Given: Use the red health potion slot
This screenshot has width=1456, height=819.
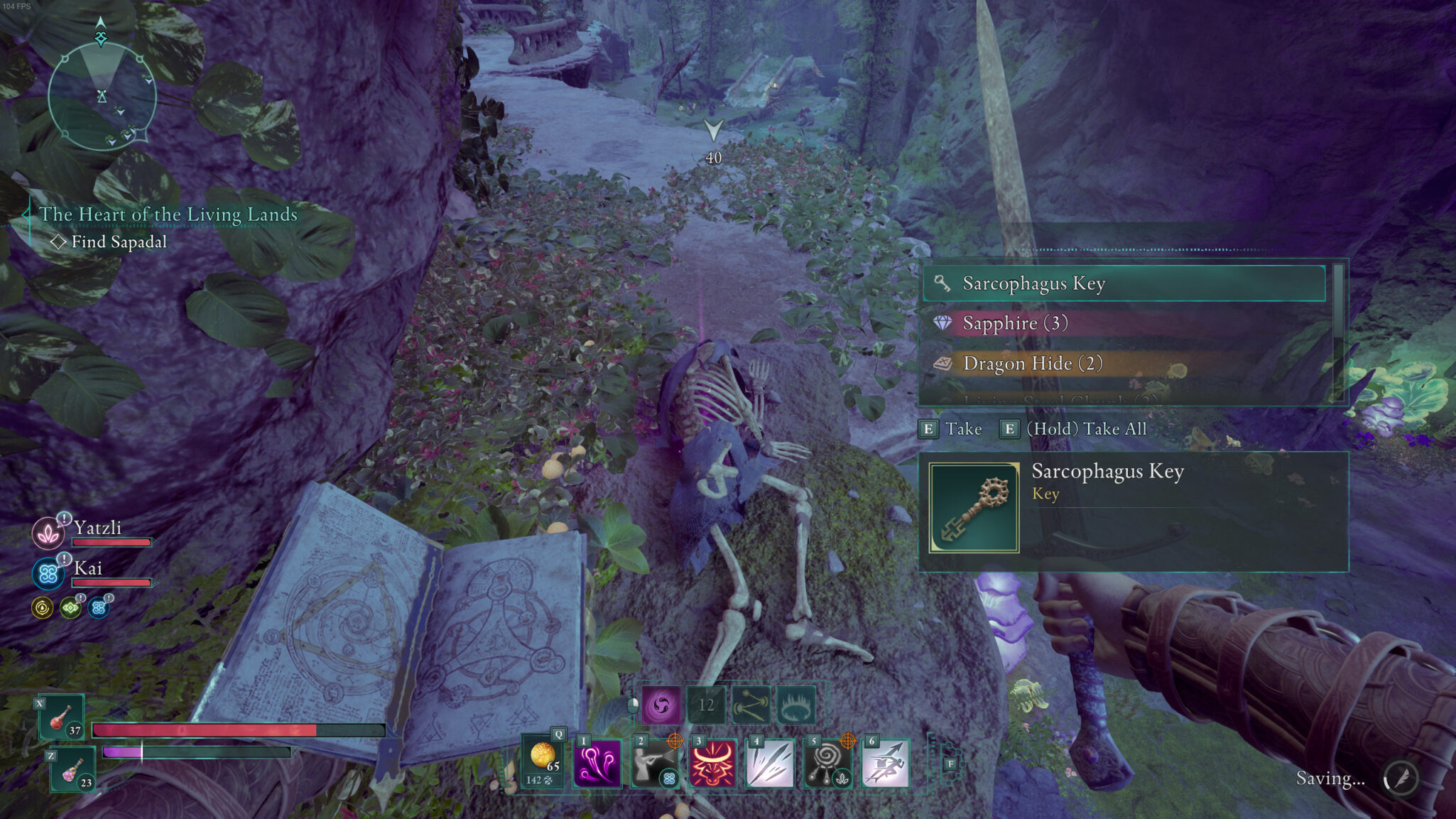Looking at the screenshot, I should (63, 717).
